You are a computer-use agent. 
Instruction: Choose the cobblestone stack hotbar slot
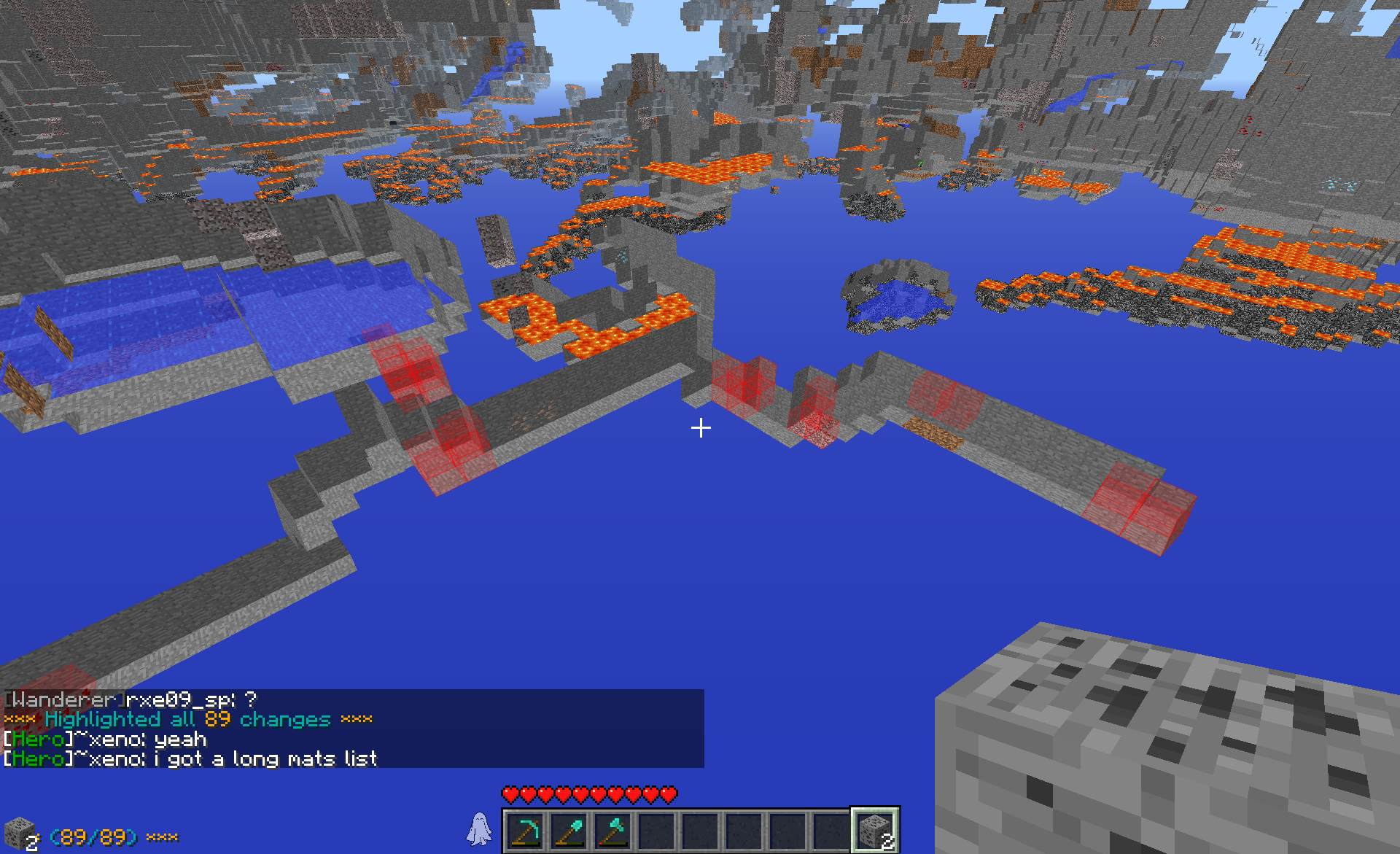[875, 831]
